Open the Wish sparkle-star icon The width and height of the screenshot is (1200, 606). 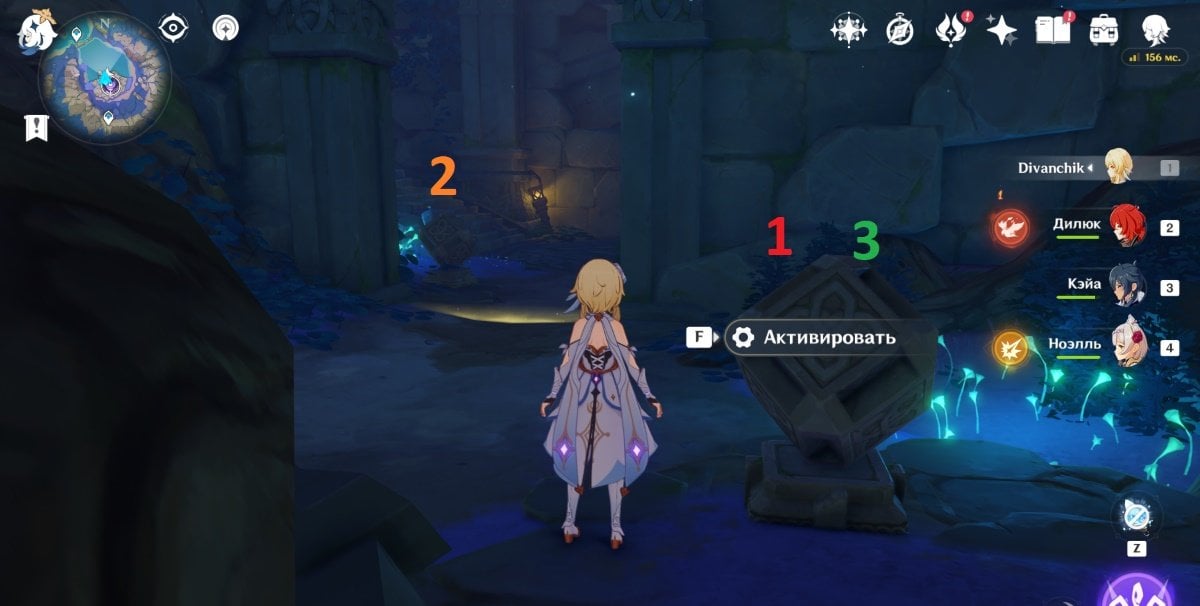1001,30
